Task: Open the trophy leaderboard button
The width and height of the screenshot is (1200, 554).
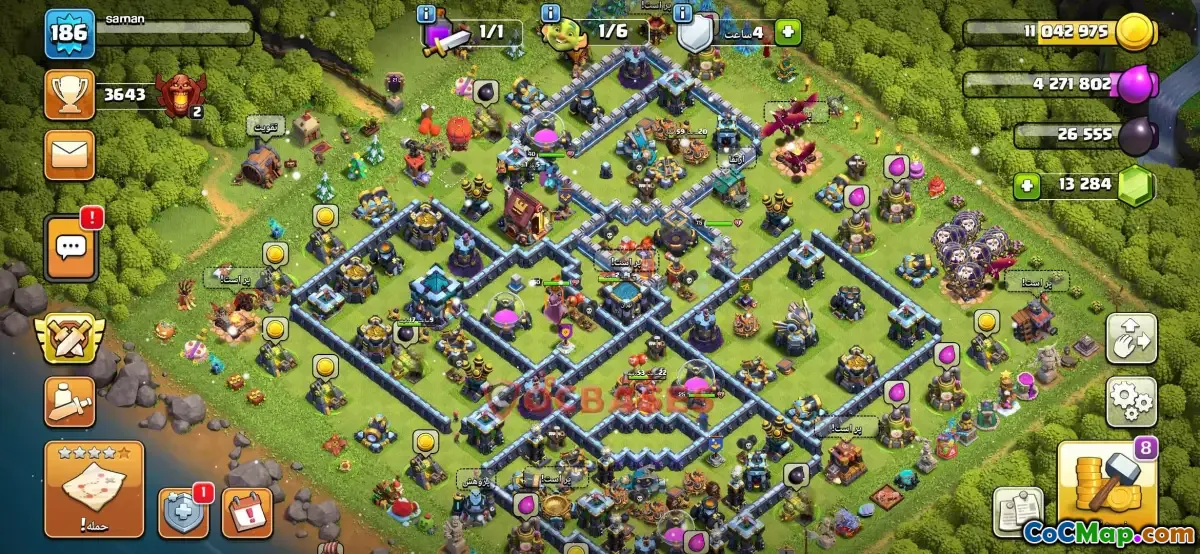Action: tap(69, 95)
